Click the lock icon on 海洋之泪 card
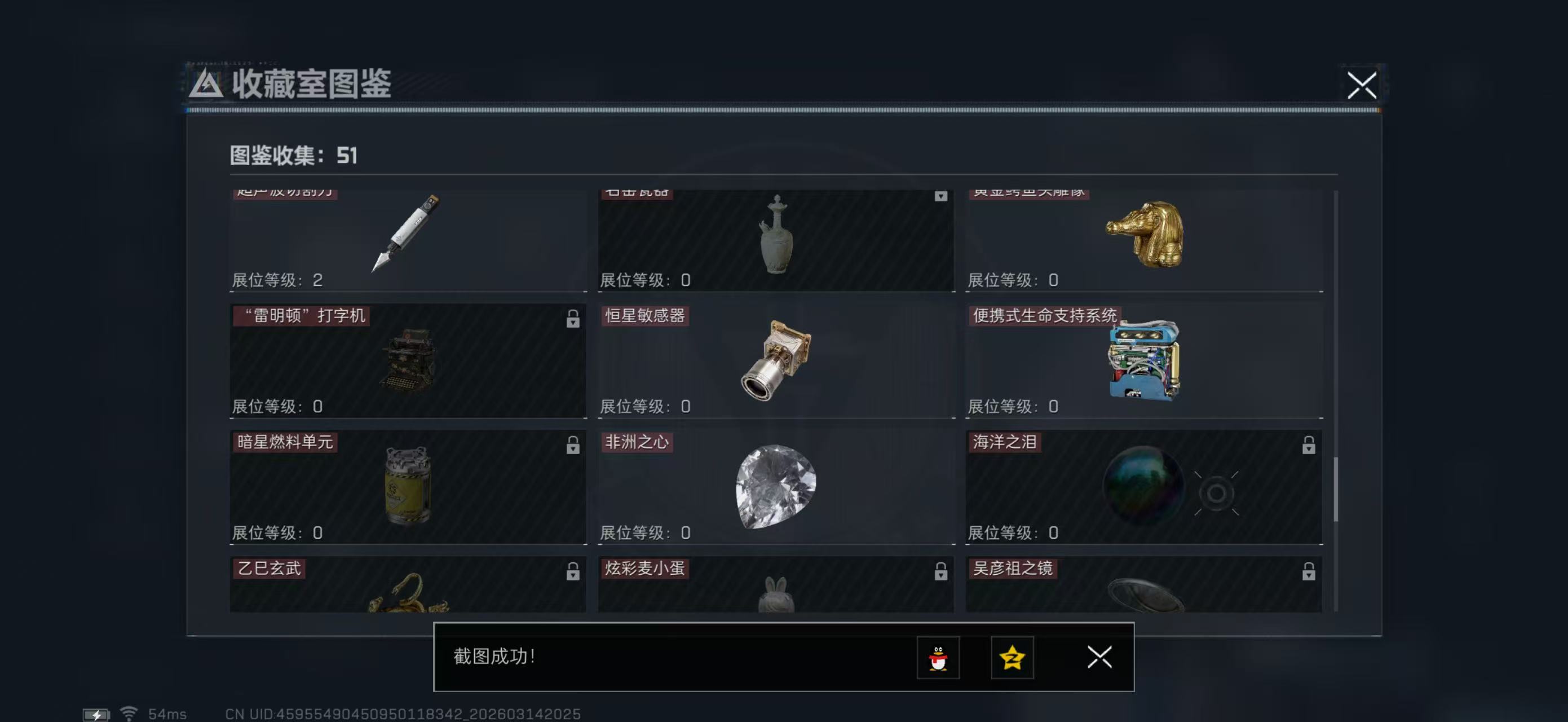1568x722 pixels. [1309, 444]
